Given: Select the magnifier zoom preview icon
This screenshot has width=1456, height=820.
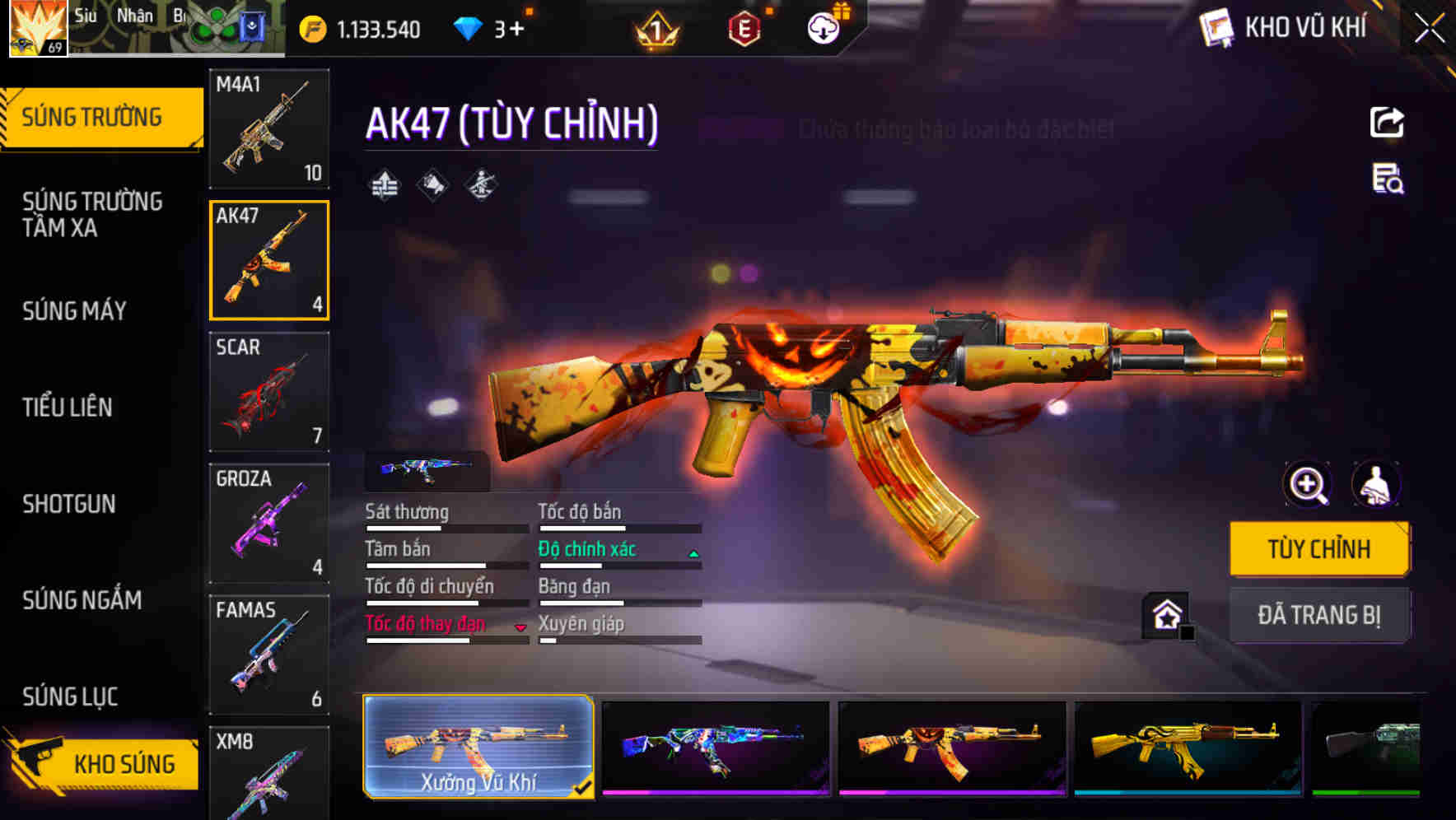Looking at the screenshot, I should coord(1306,485).
